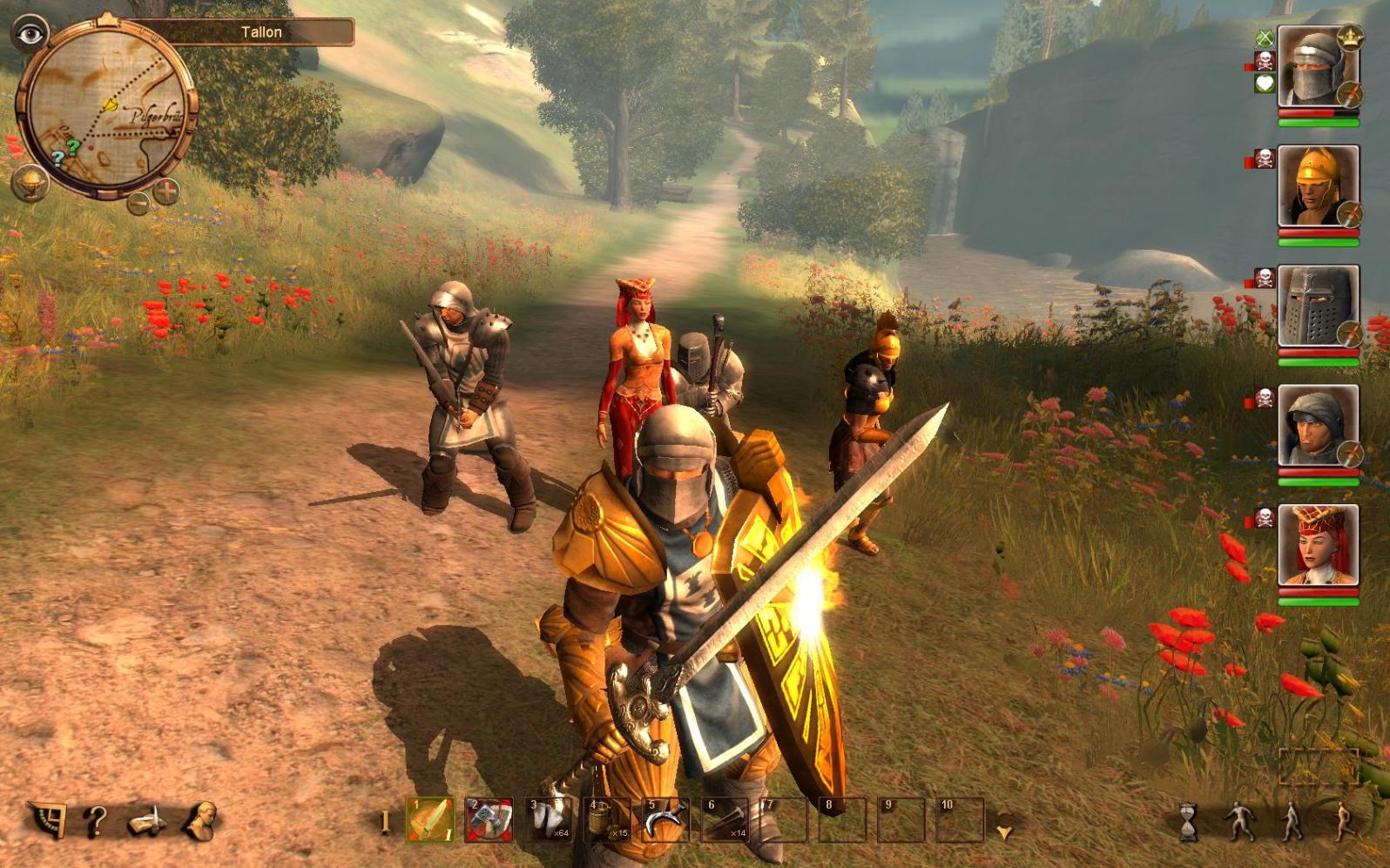Use the bandages stack of 64
Screen dimensions: 1390x868
point(549,820)
